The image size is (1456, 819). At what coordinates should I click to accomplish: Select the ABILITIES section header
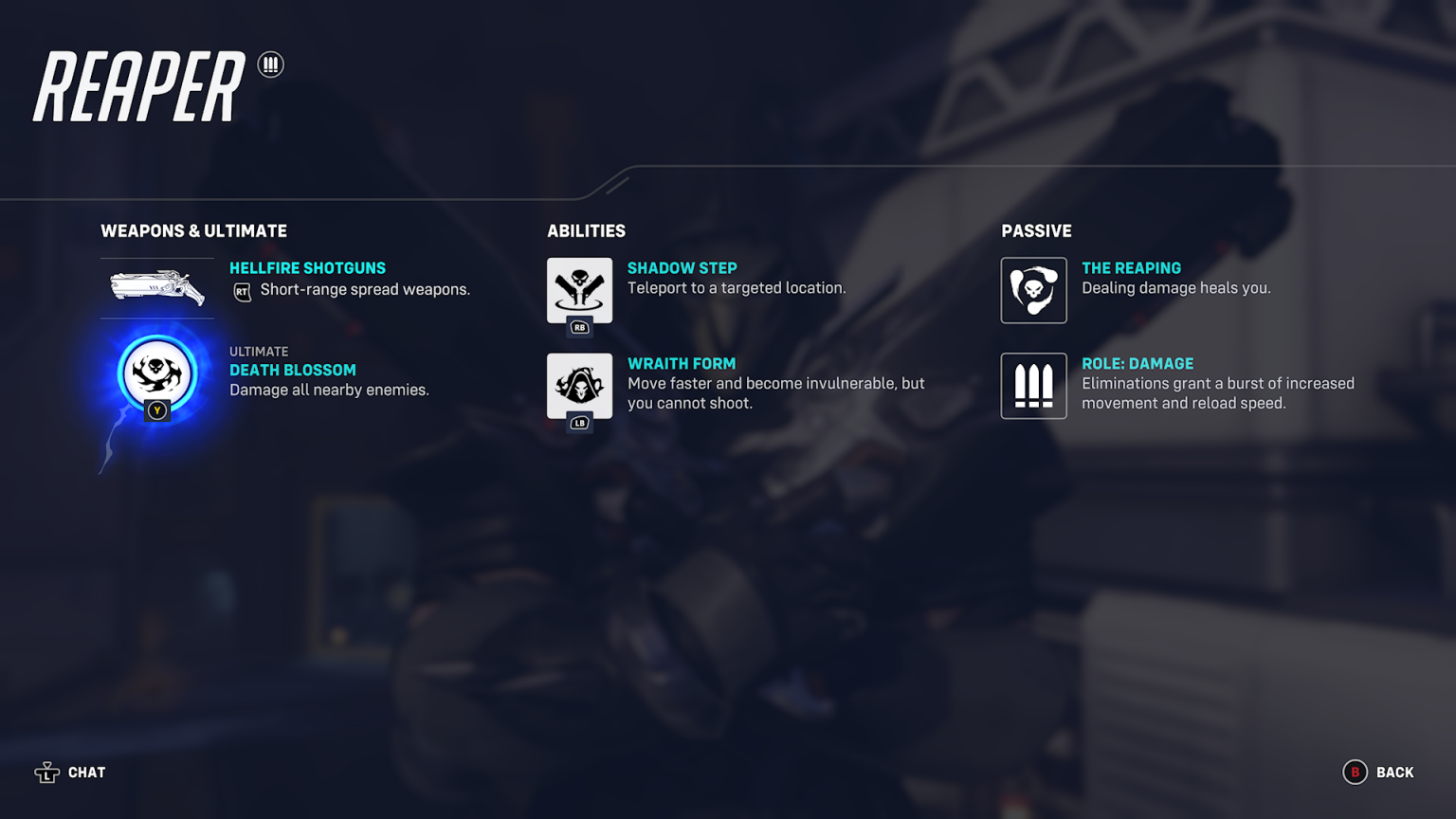click(588, 230)
